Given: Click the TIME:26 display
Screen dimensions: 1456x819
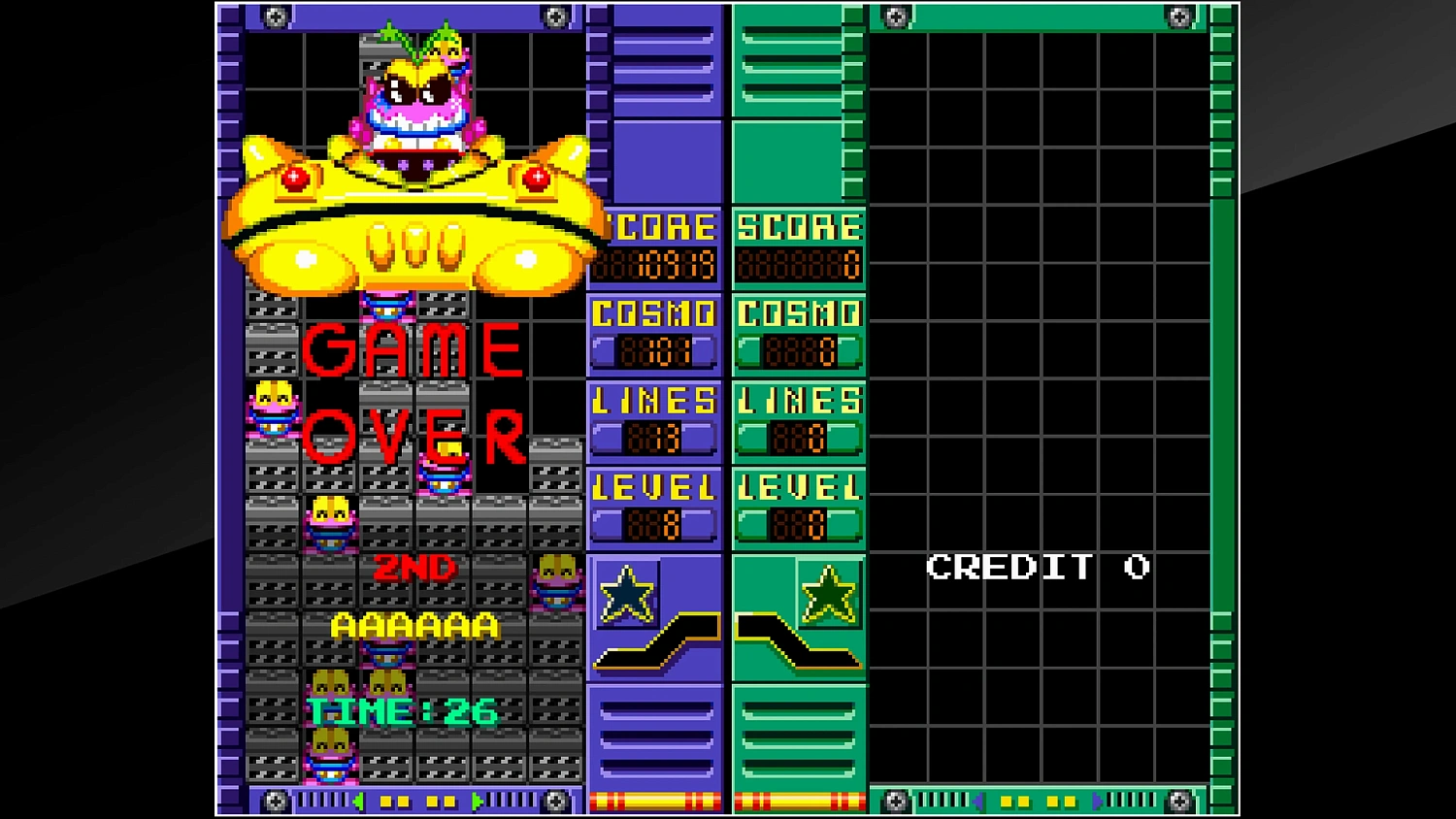Looking at the screenshot, I should click(403, 710).
